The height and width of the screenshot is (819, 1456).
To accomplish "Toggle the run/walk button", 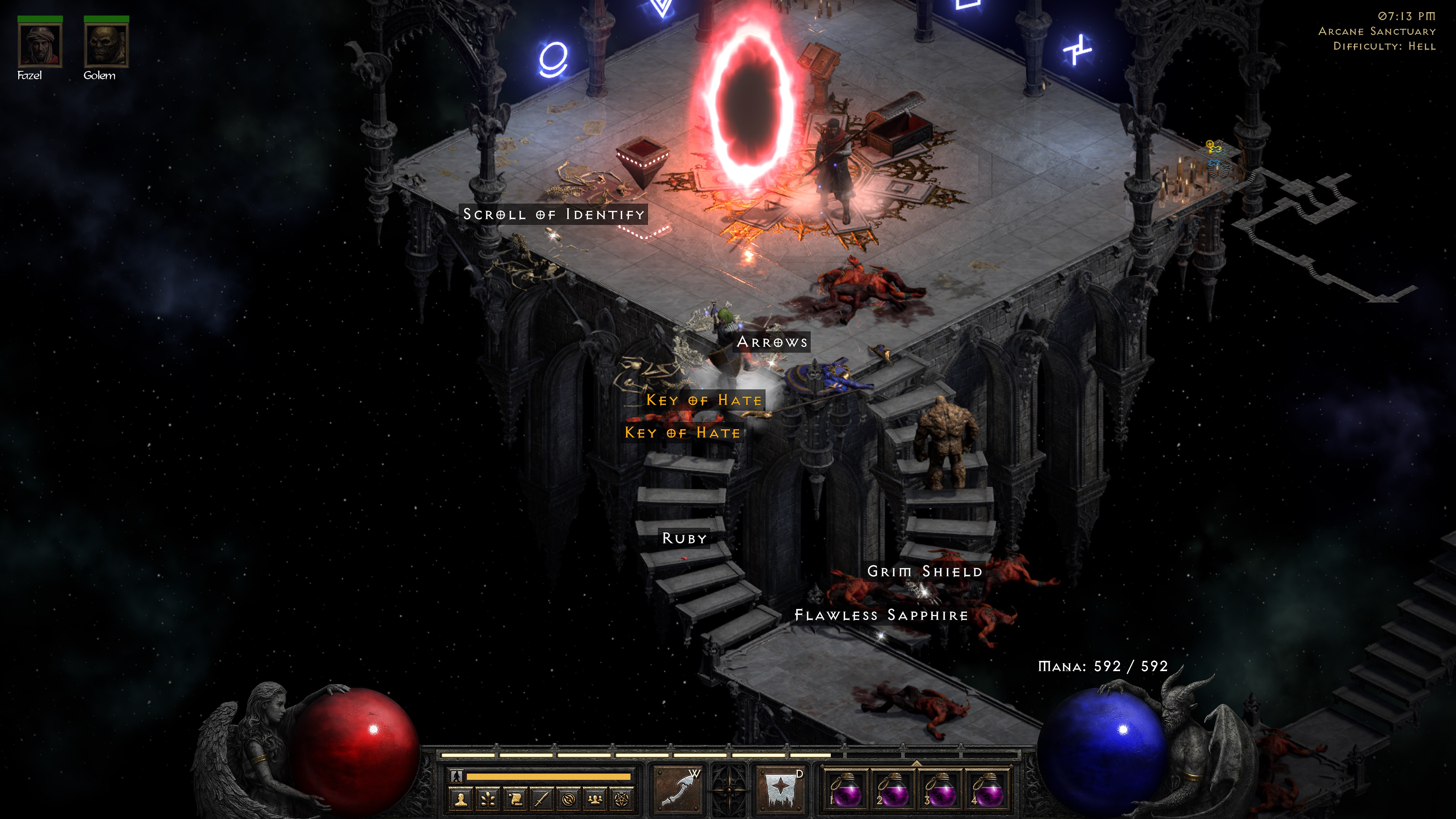I will (457, 777).
